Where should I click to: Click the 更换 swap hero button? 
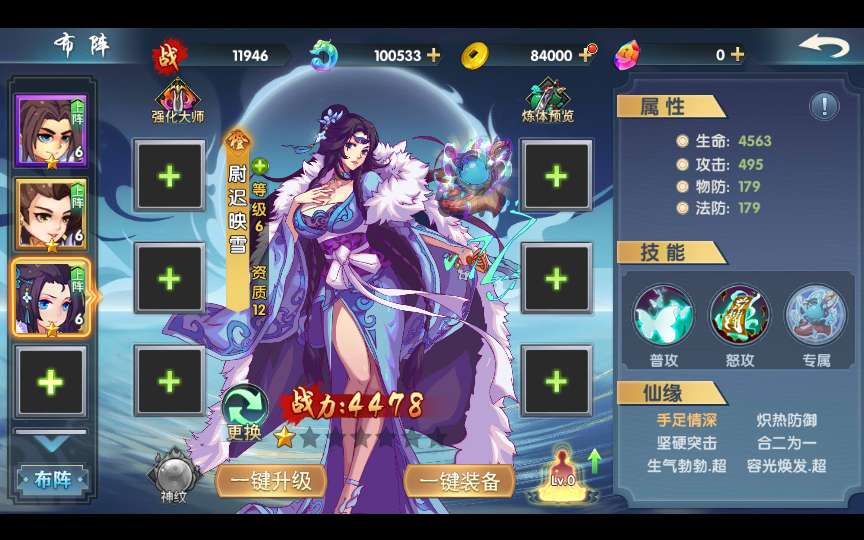pyautogui.click(x=244, y=412)
